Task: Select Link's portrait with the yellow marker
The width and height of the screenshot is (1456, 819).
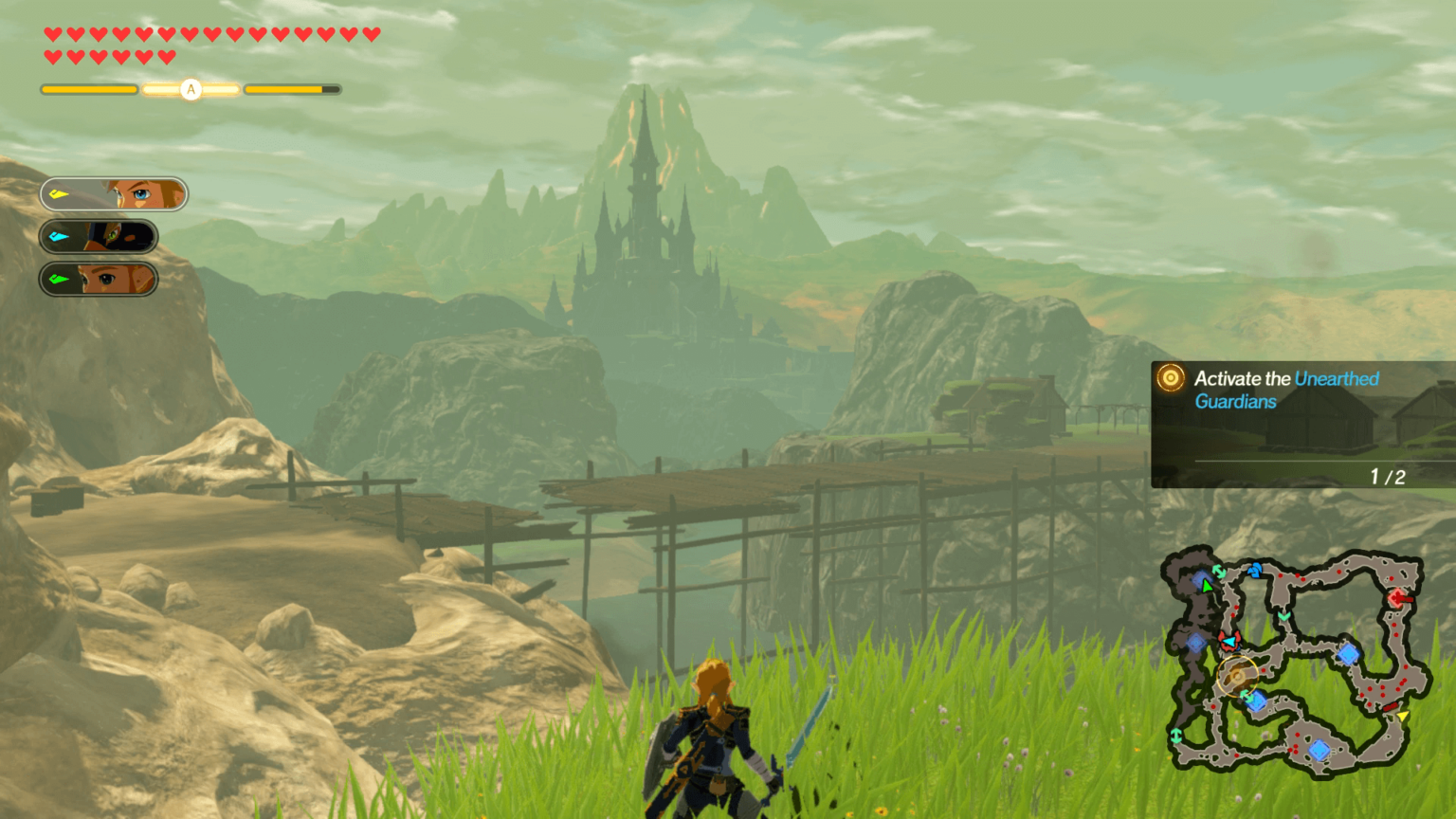Action: click(114, 194)
